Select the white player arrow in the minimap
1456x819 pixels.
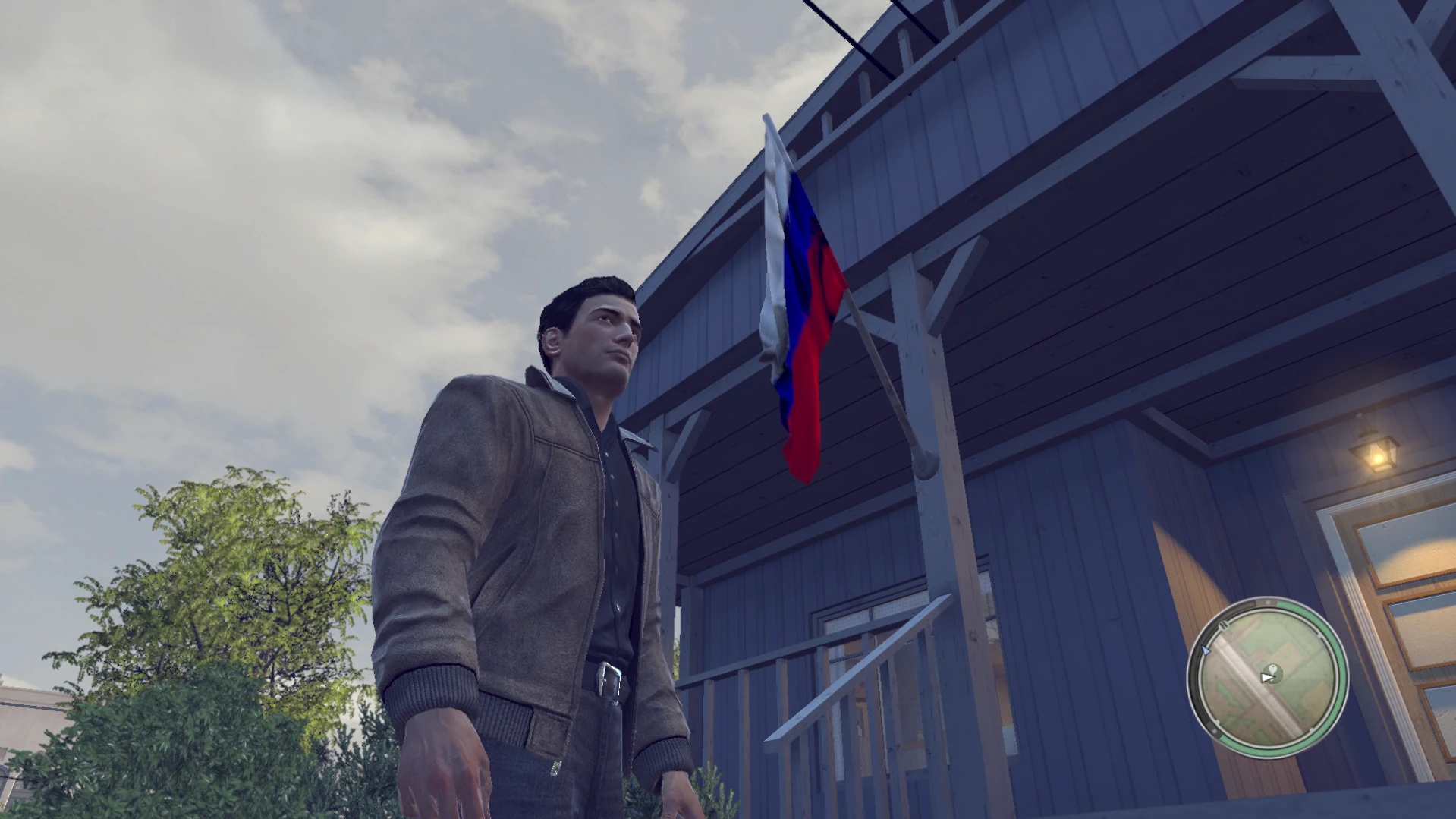(x=1266, y=677)
